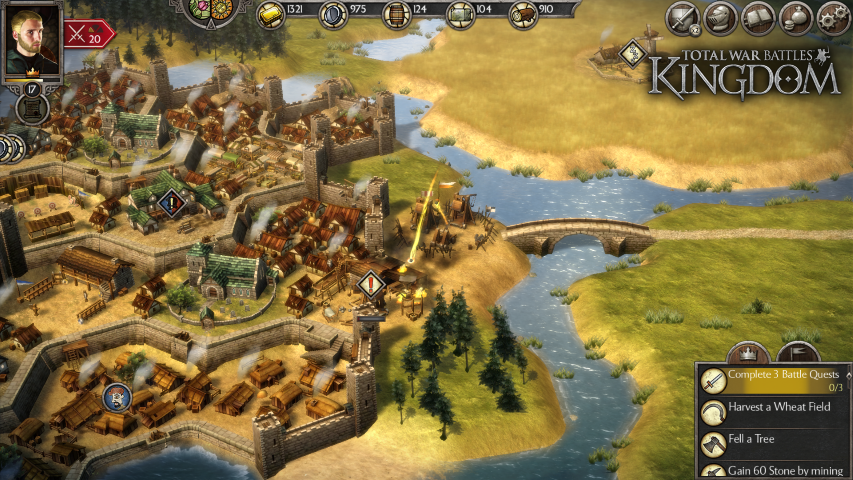Click the level 17 badge below portrait
The image size is (853, 480).
coord(31,91)
